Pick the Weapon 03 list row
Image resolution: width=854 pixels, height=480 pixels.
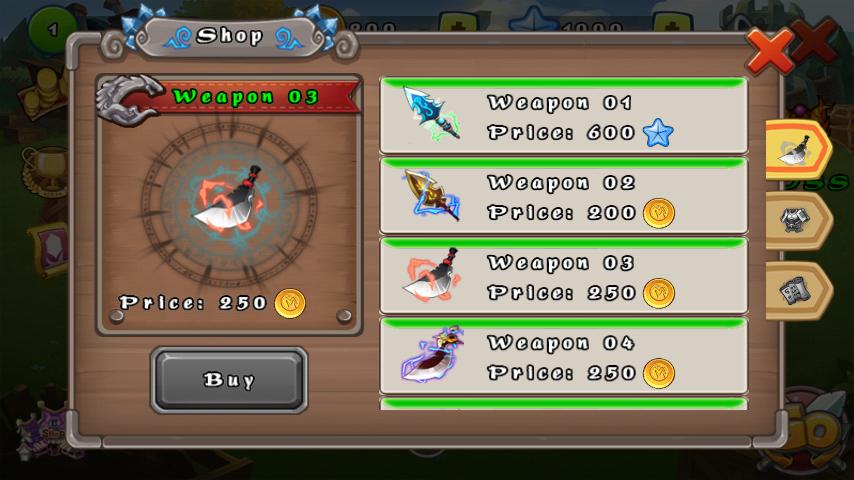click(563, 277)
